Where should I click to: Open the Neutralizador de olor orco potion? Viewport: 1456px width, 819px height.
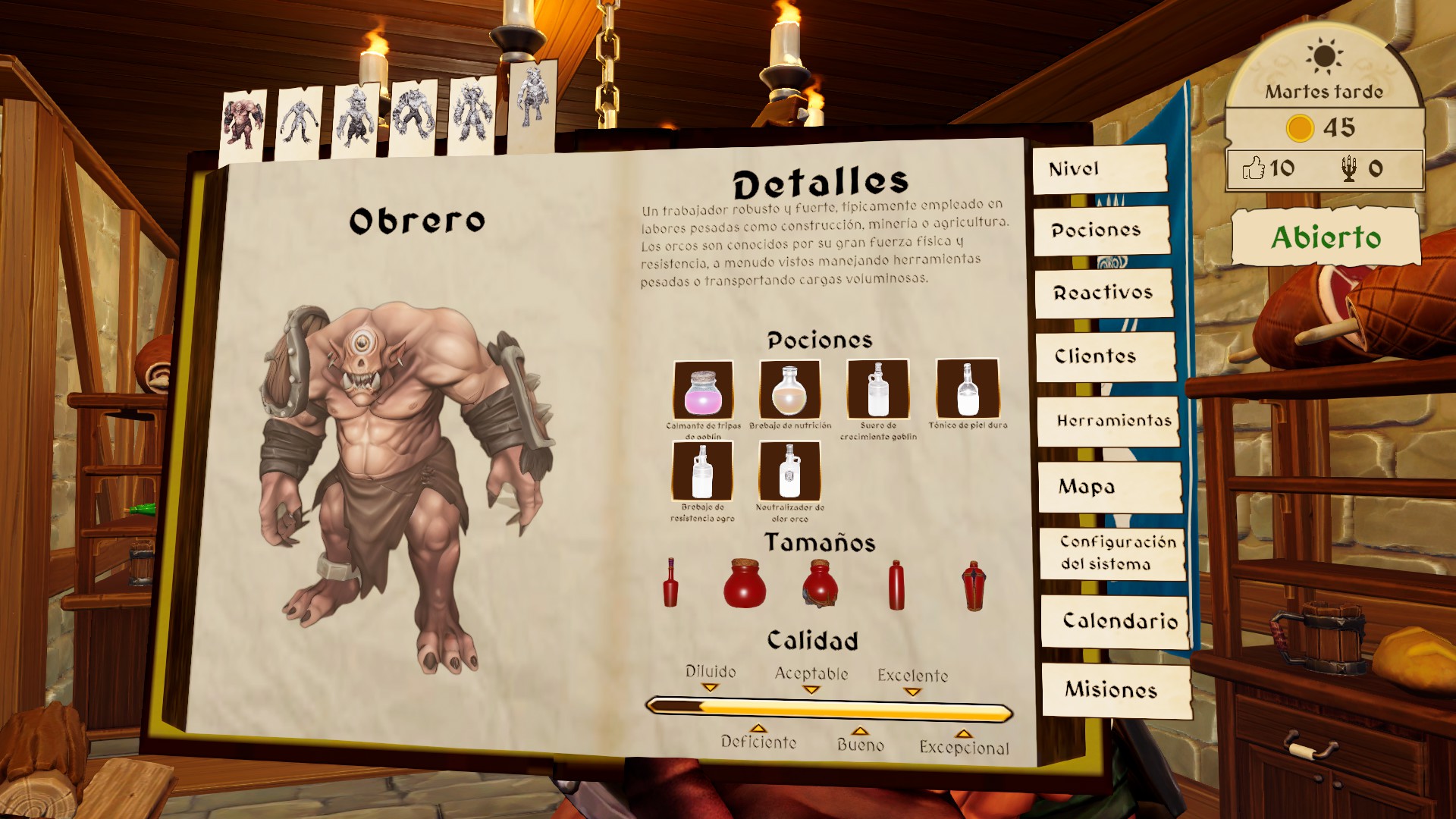pos(789,471)
